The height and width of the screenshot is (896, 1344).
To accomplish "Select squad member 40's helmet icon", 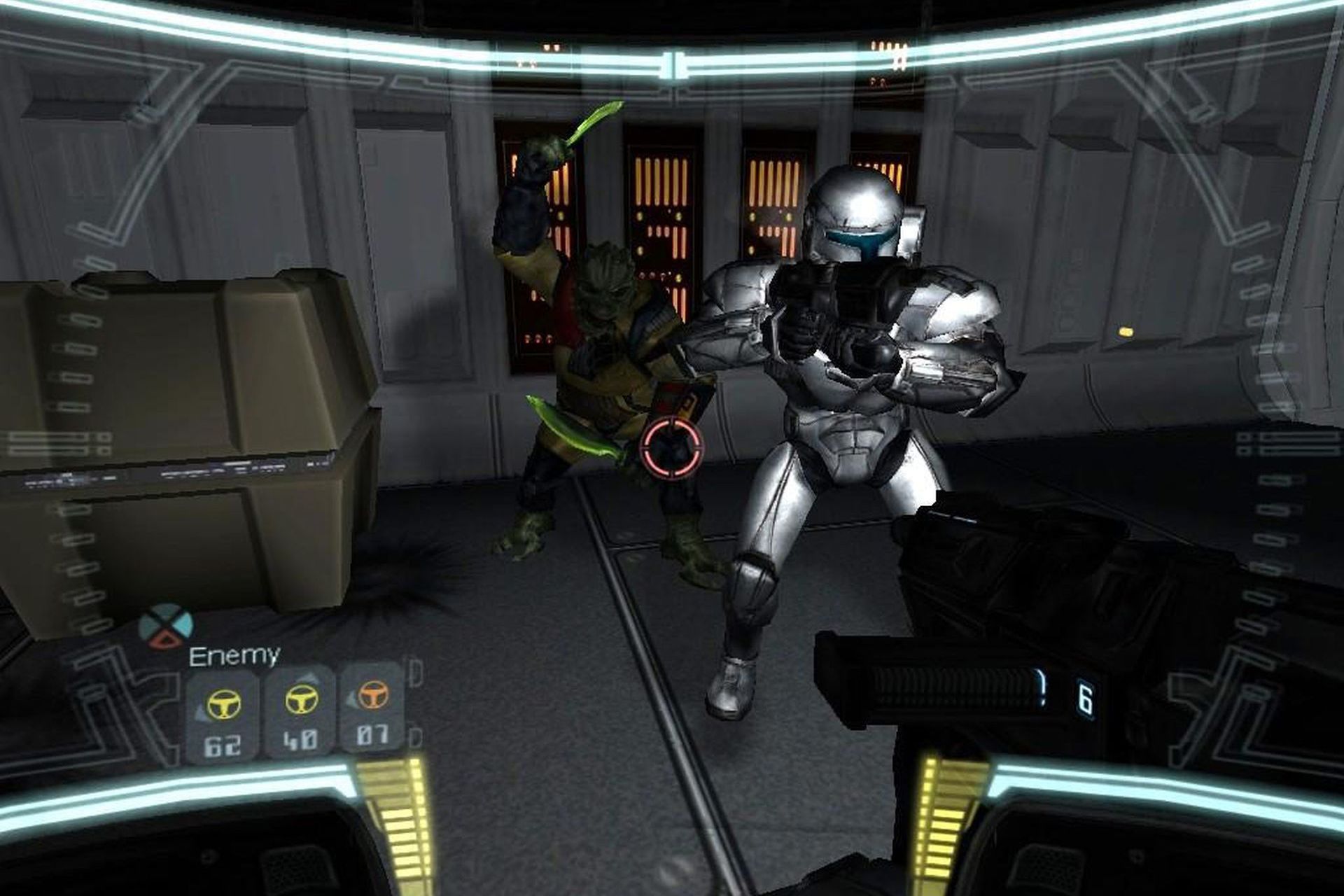I will [300, 699].
